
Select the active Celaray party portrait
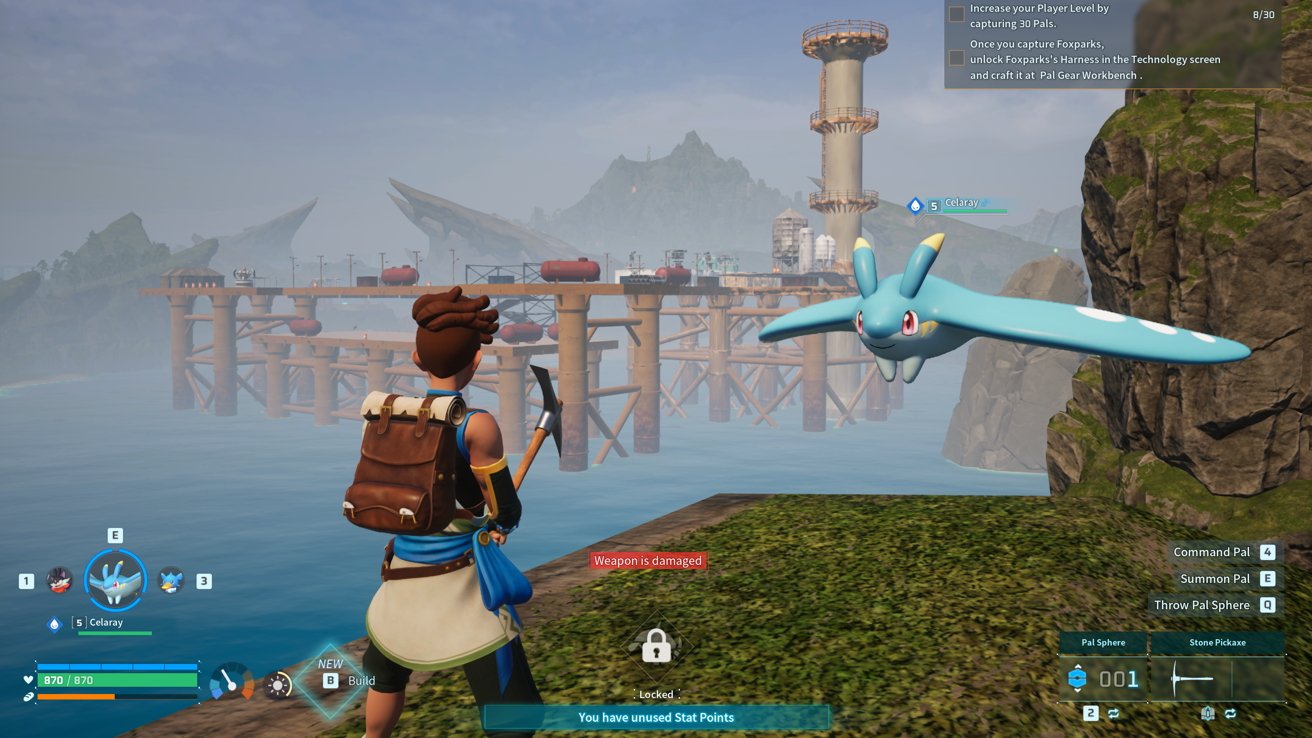tap(115, 580)
